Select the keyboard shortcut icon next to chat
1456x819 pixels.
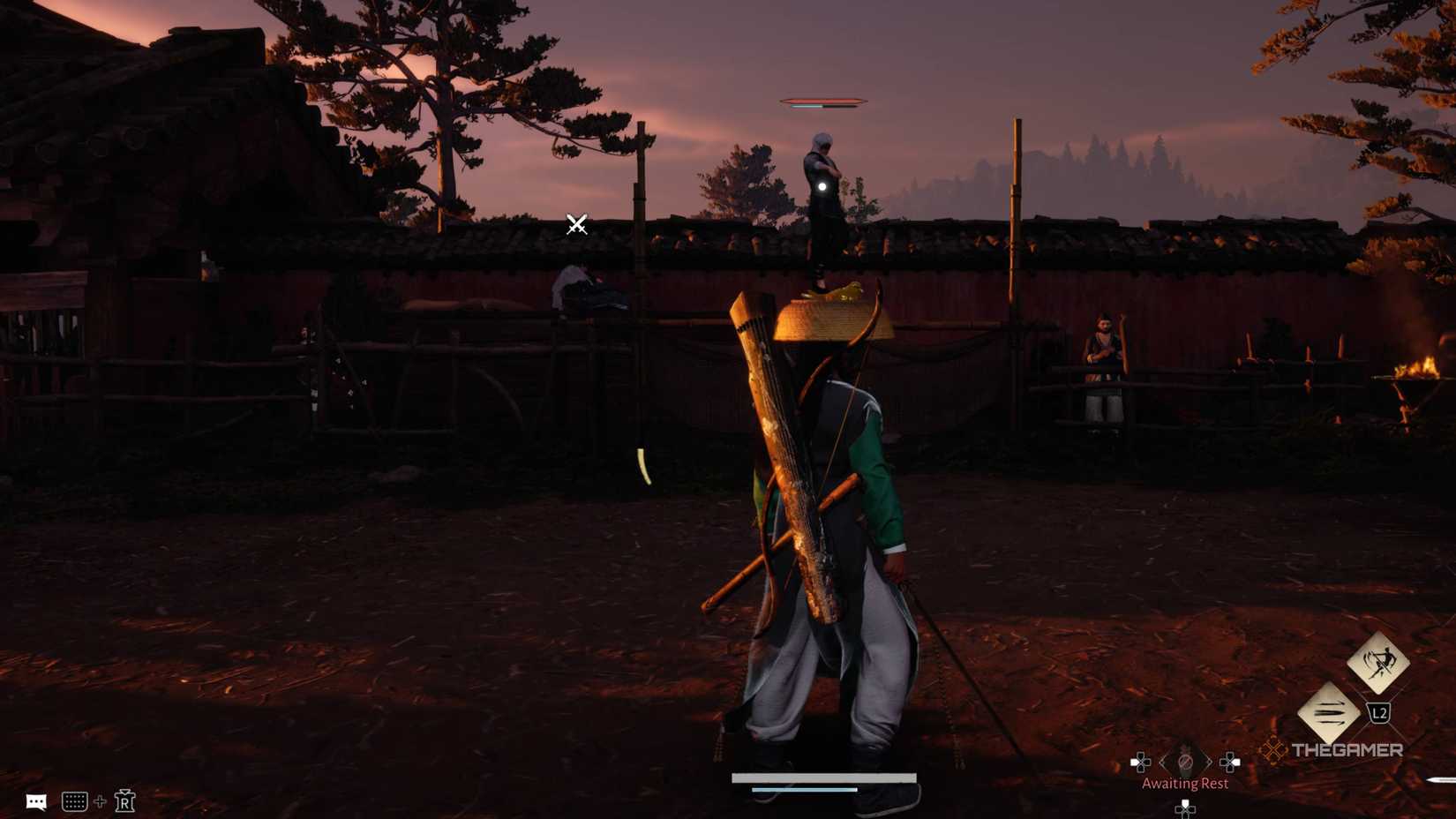tap(74, 801)
